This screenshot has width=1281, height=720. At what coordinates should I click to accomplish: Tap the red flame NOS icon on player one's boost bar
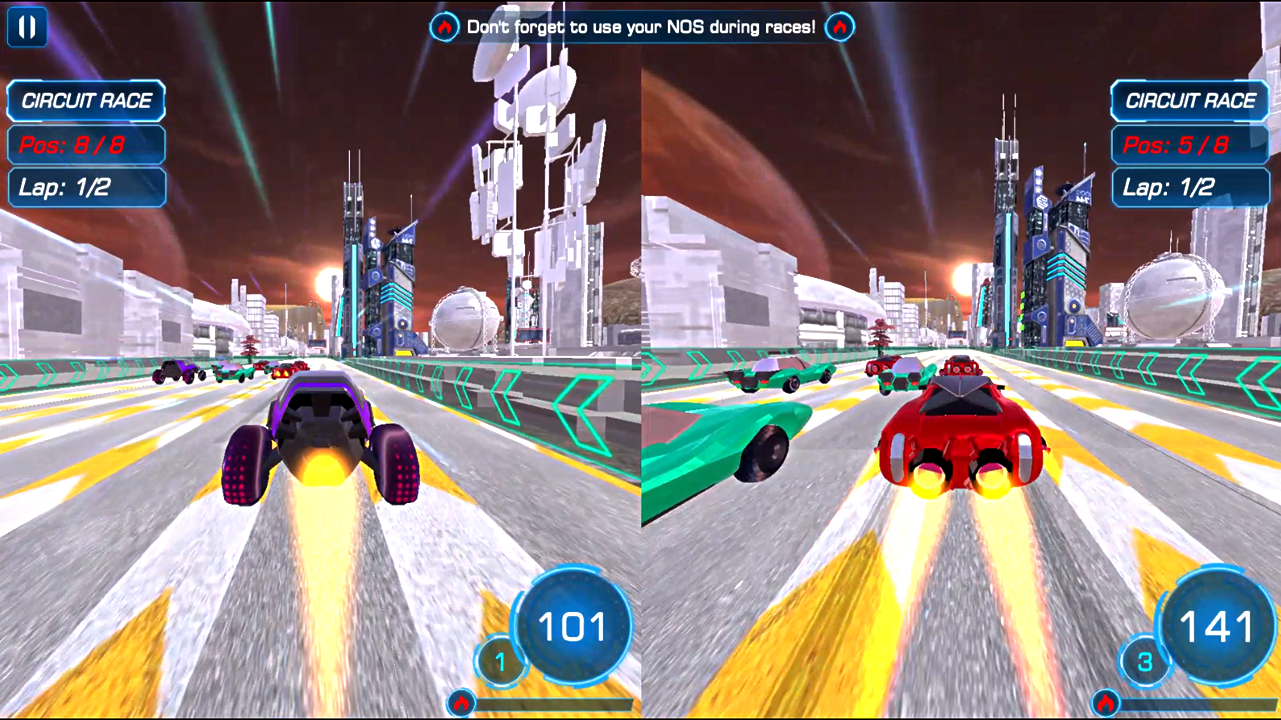tap(459, 702)
